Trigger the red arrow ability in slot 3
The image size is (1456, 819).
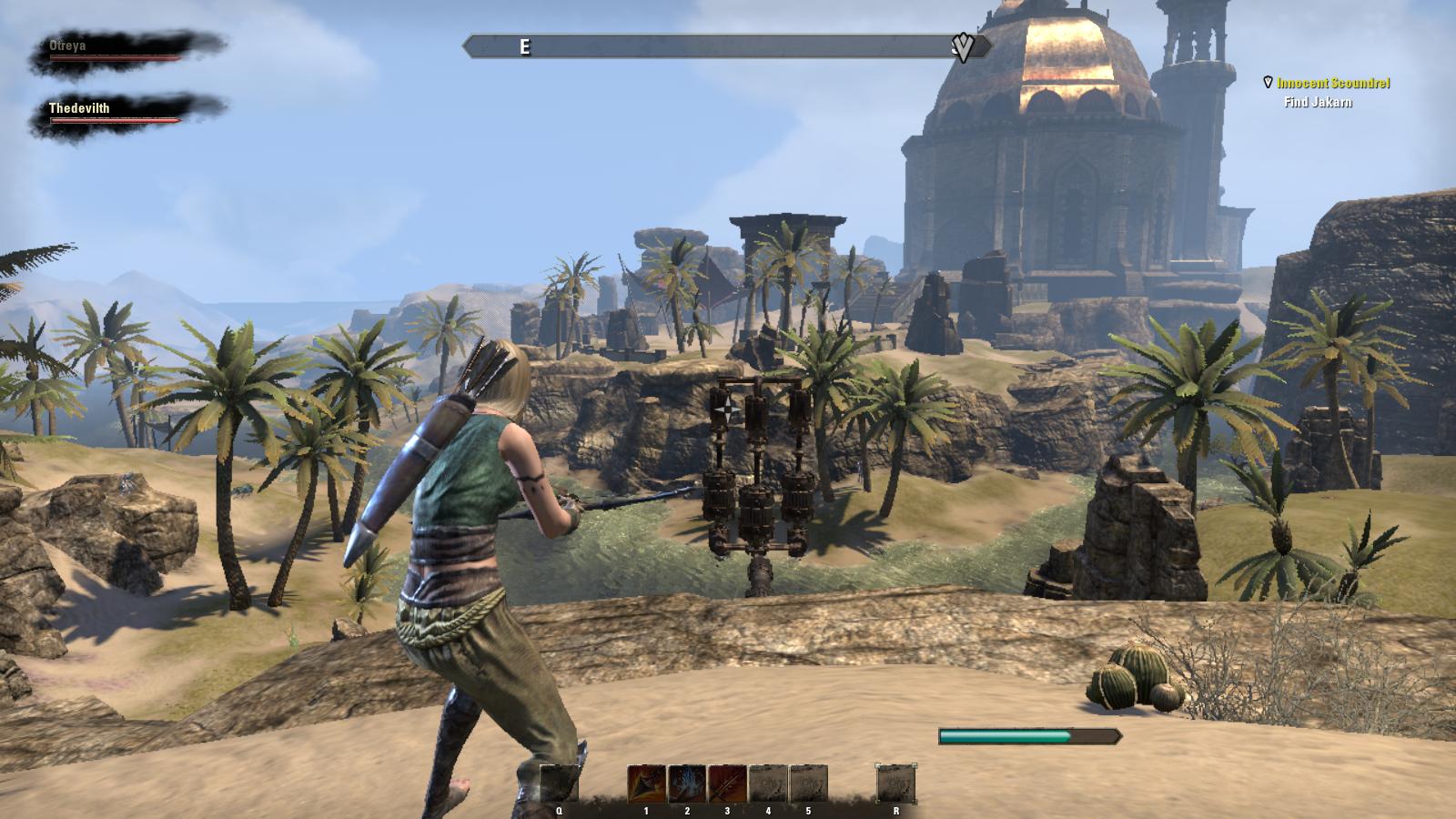[x=727, y=784]
